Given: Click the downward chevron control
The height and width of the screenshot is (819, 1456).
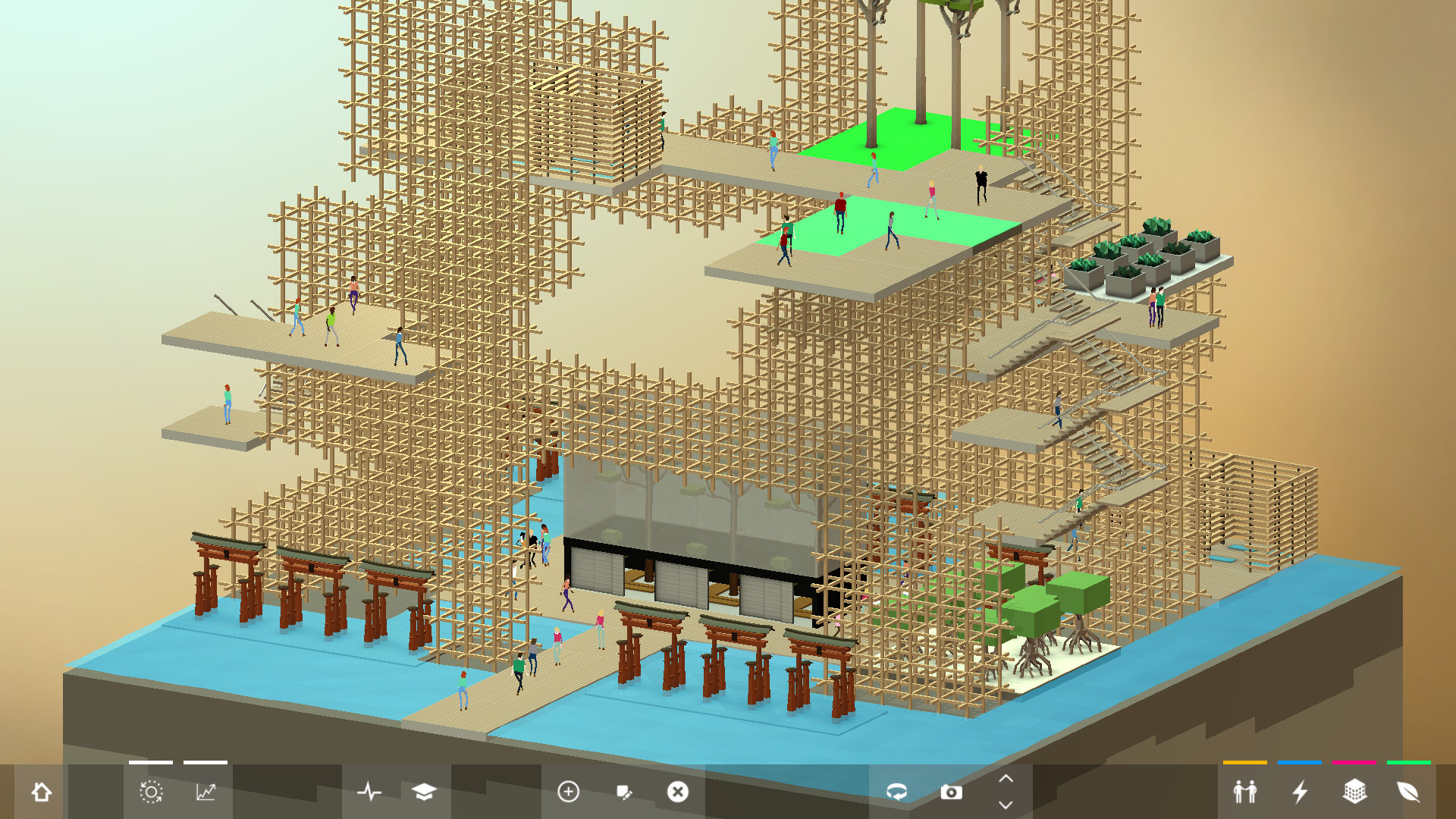Looking at the screenshot, I should (1006, 805).
